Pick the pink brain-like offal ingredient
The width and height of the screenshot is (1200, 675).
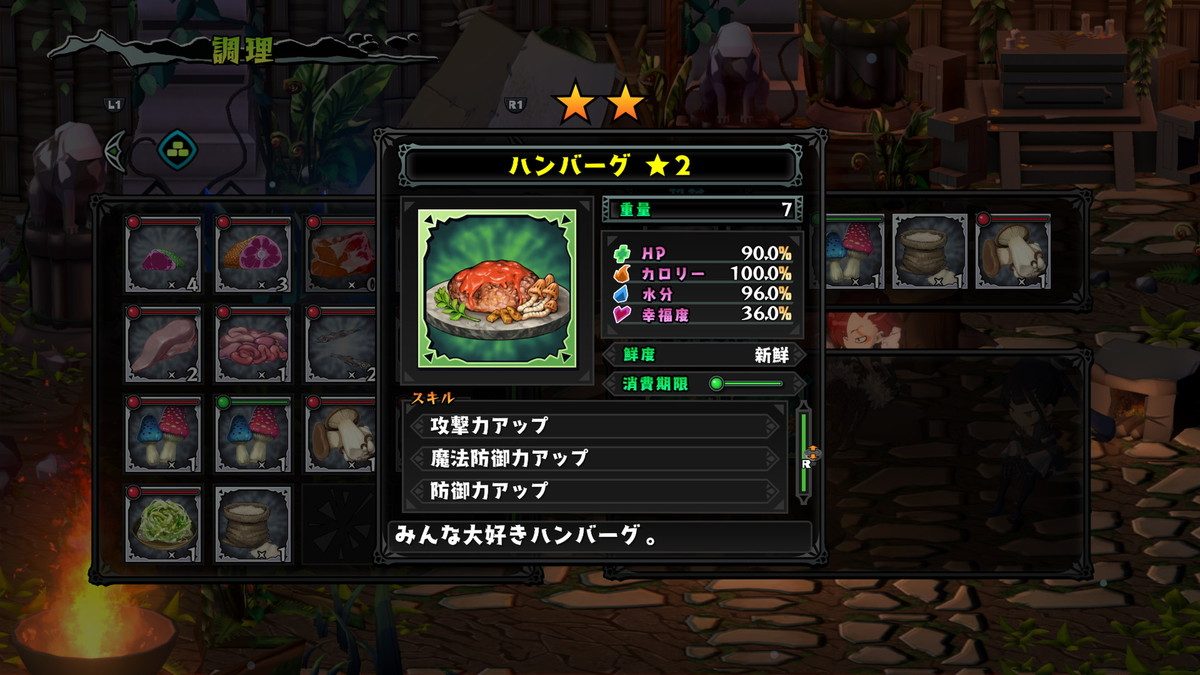pyautogui.click(x=253, y=344)
